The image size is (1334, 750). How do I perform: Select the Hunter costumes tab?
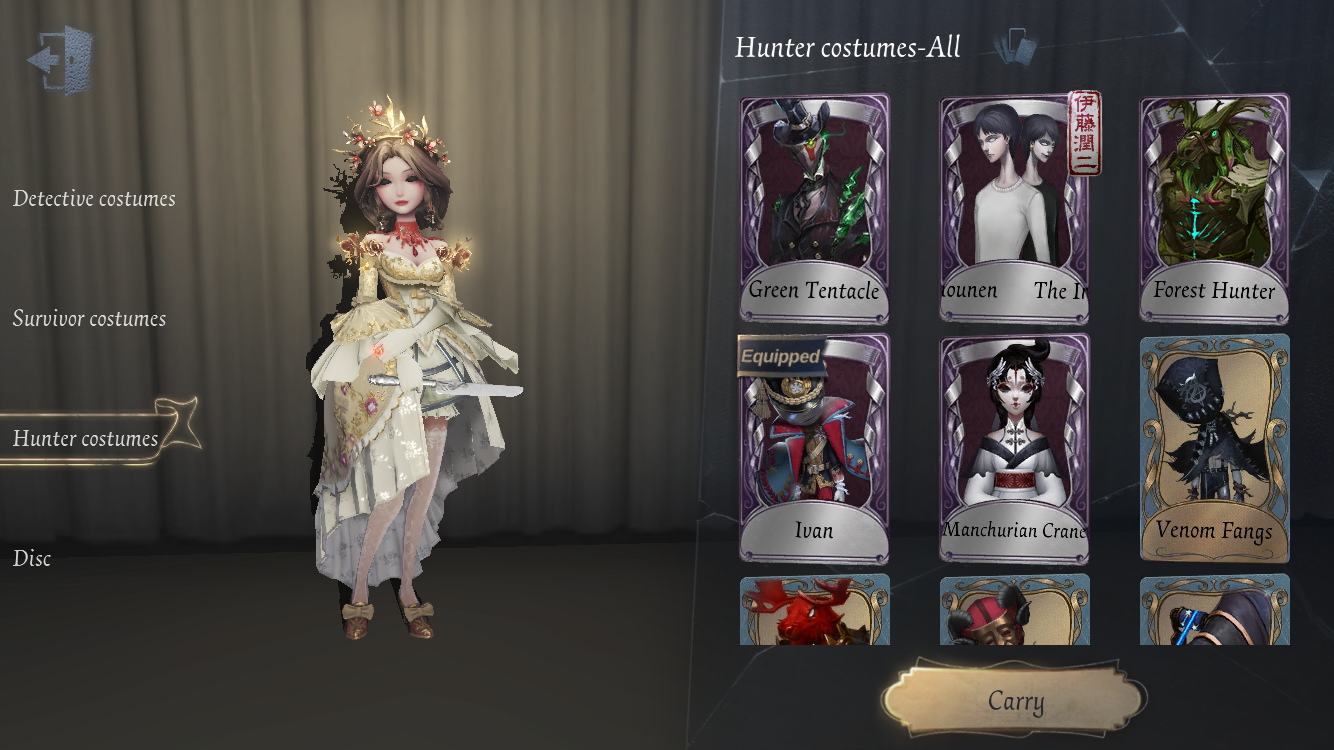point(86,439)
